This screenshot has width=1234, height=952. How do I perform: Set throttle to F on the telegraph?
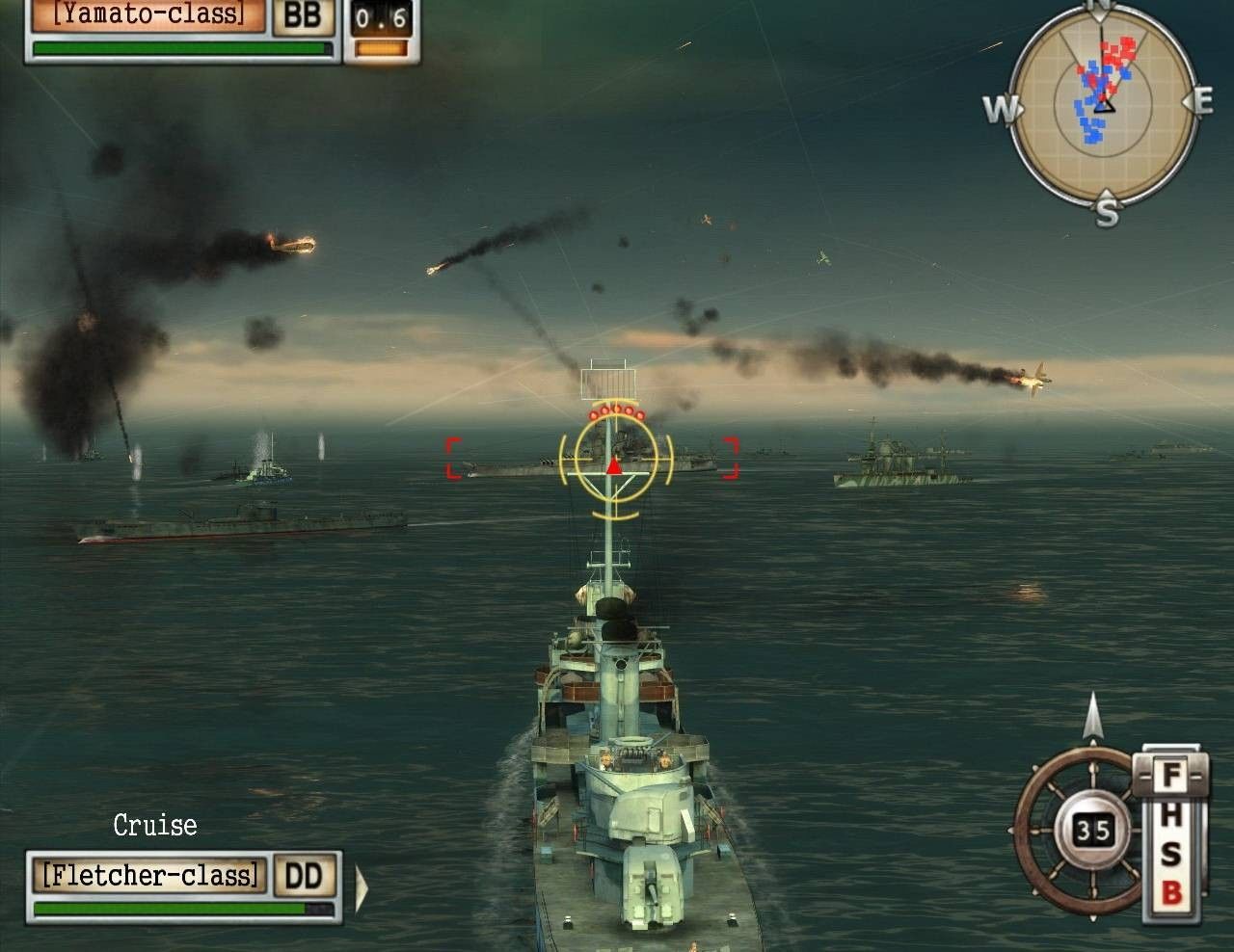tap(1170, 773)
